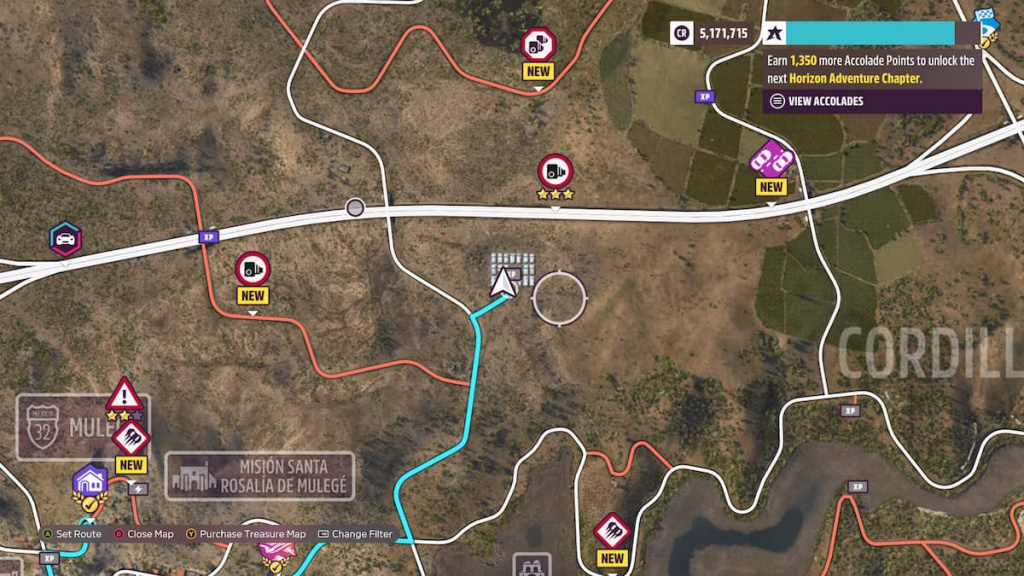Select the three-star speed trap marker
Screen dimensions: 1024x576
point(555,171)
